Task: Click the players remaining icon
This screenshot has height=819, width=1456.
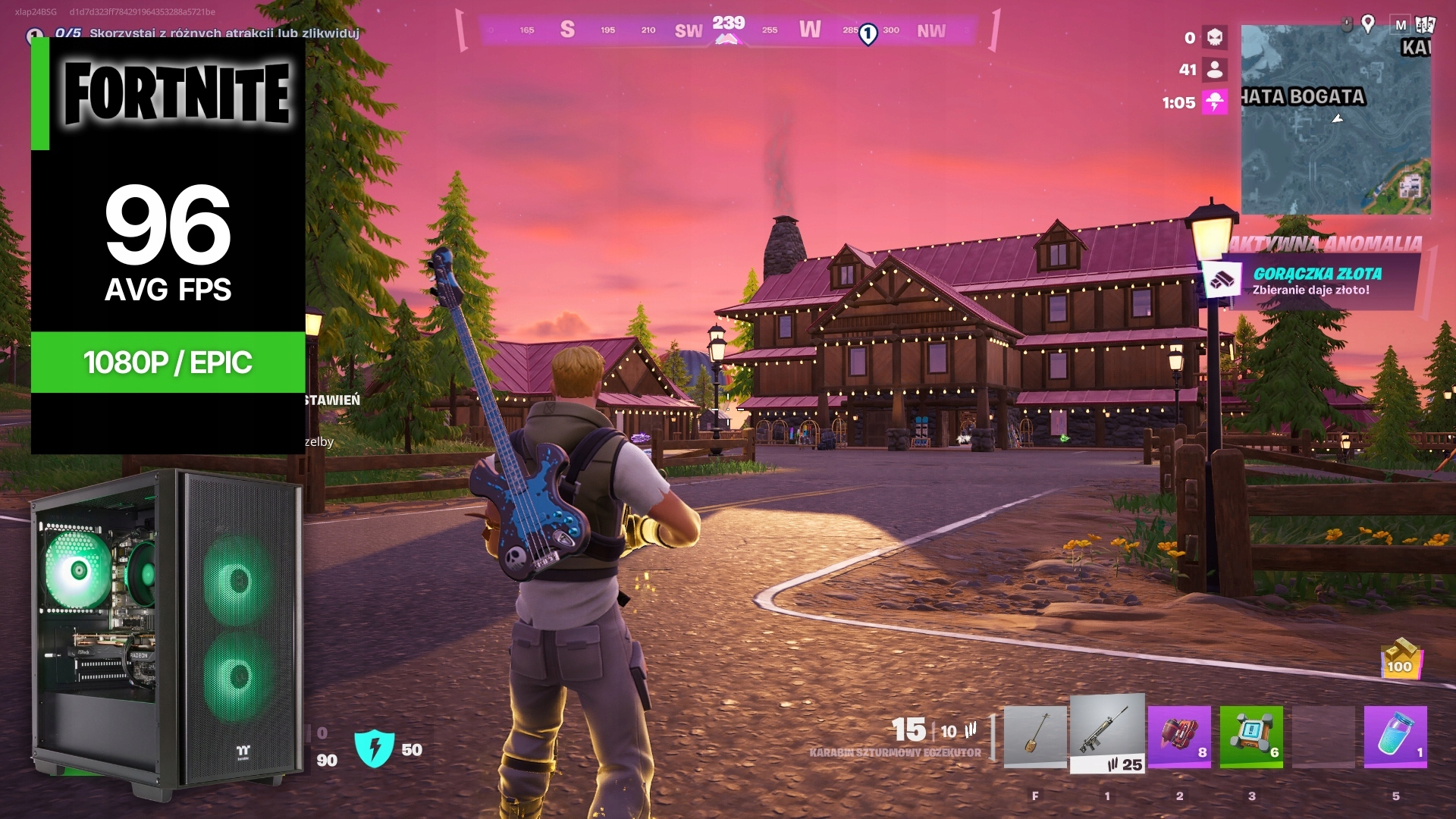Action: [1215, 70]
